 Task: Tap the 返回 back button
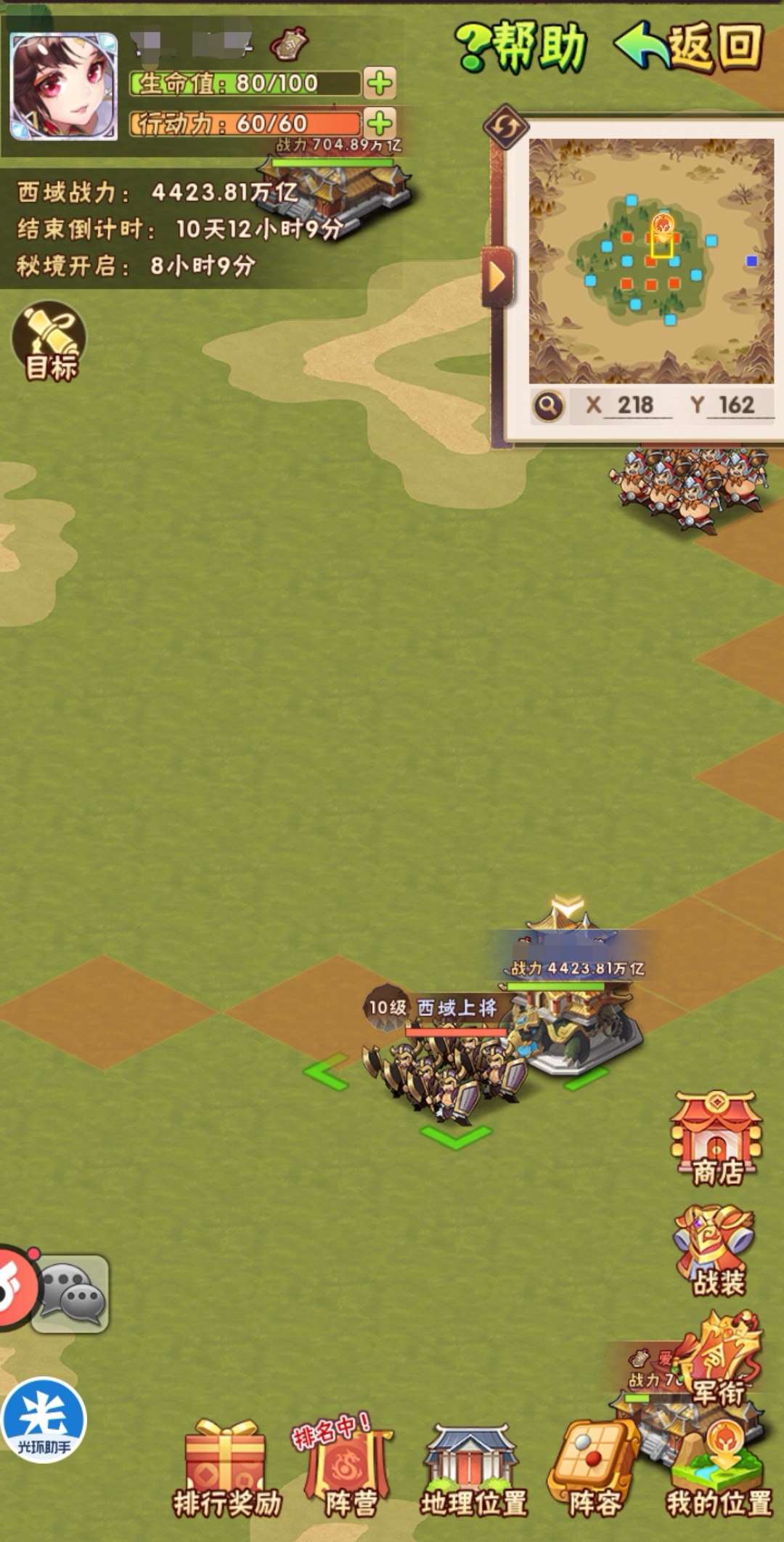pyautogui.click(x=690, y=46)
